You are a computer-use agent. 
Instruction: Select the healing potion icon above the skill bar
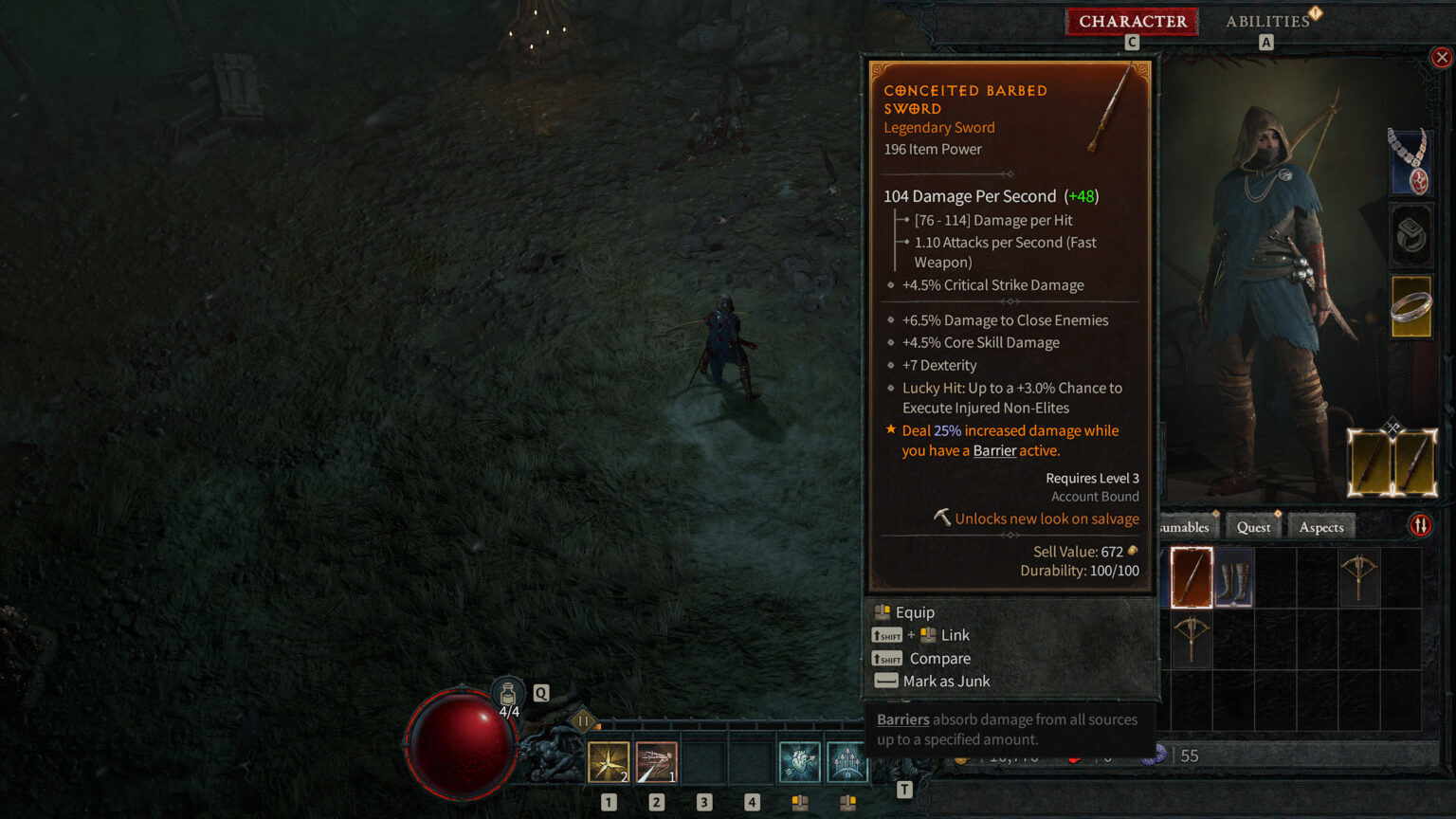pyautogui.click(x=508, y=693)
